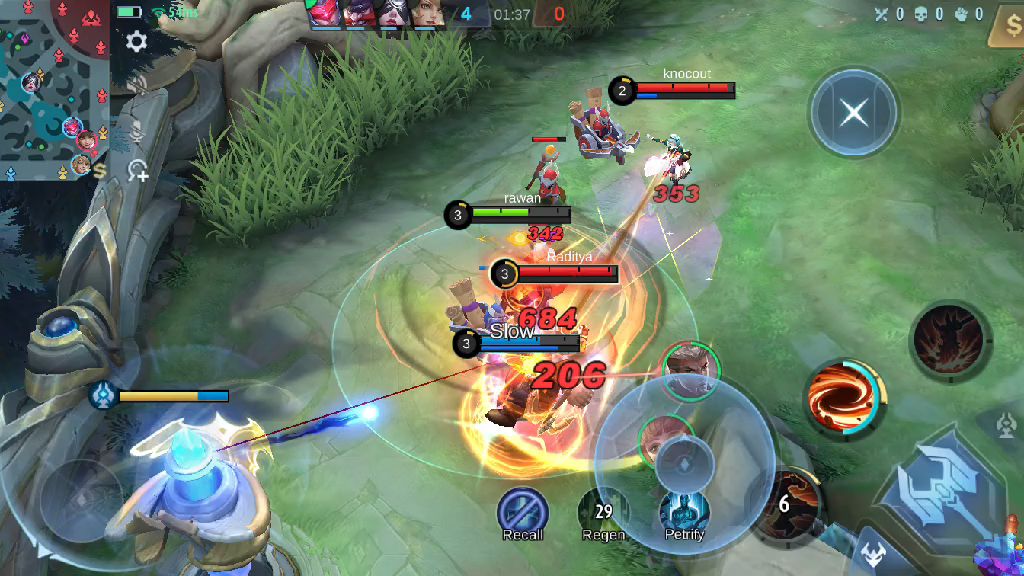The height and width of the screenshot is (576, 1024).
Task: Tap the attack-turret icon beside the axe
Action: click(1008, 425)
